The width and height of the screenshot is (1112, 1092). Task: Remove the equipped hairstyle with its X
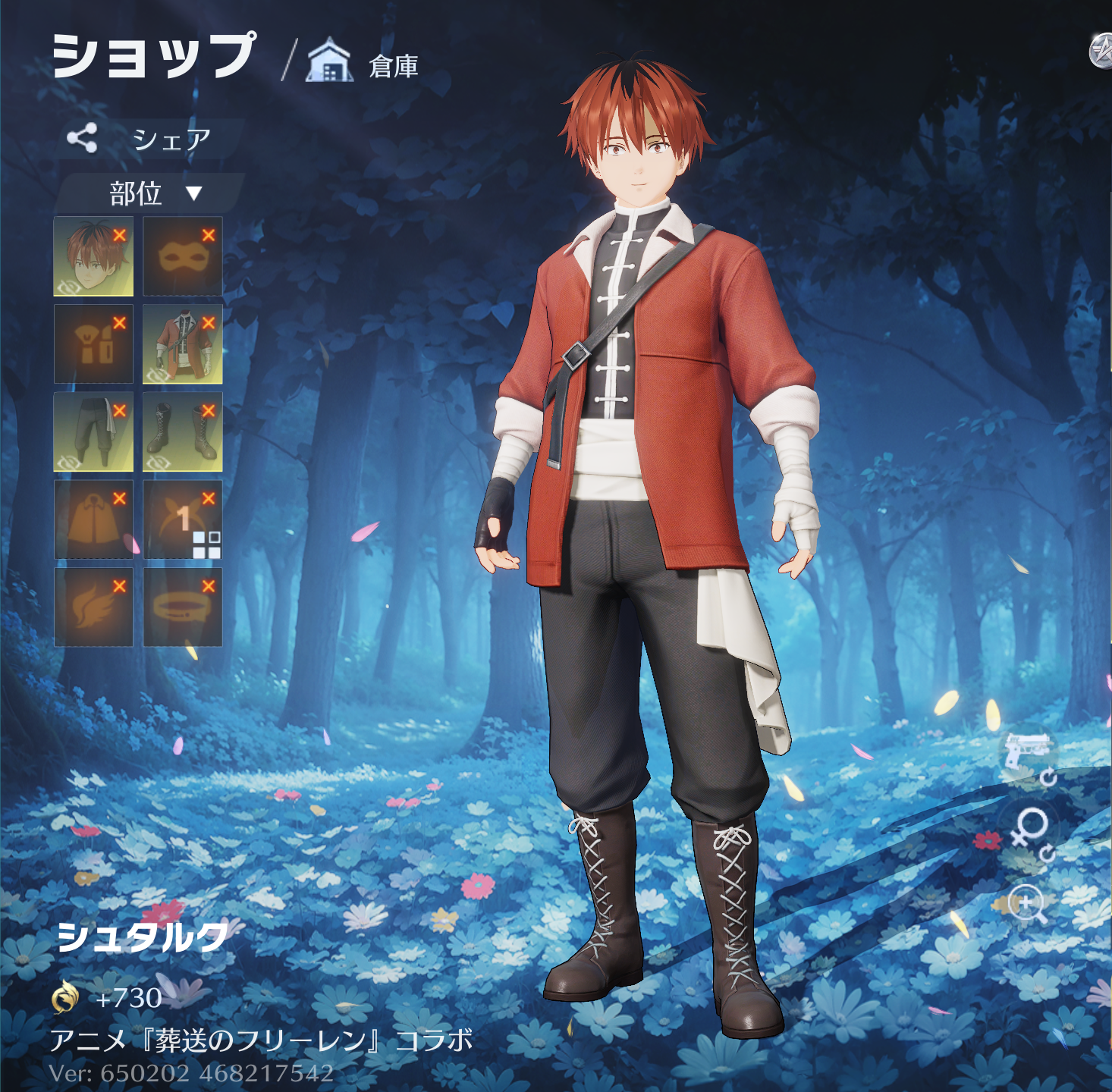[119, 235]
